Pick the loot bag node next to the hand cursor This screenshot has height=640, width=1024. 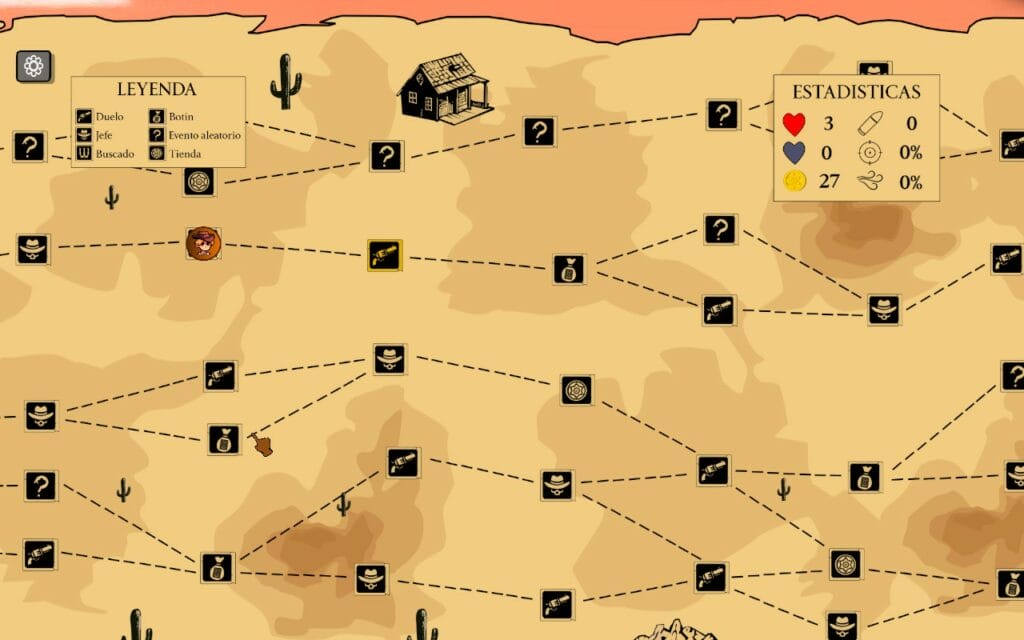224,439
